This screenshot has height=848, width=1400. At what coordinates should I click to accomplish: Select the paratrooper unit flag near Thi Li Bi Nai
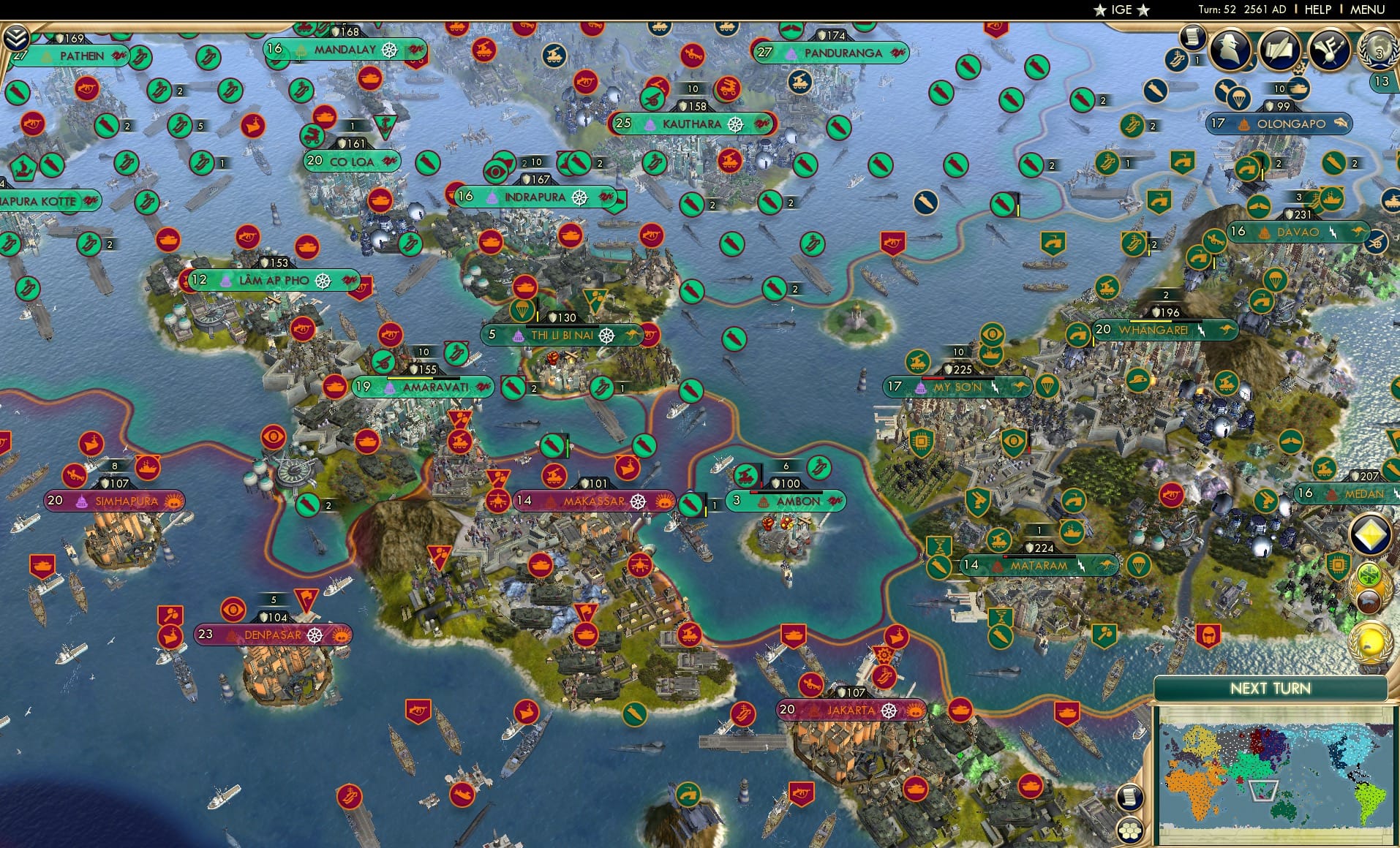[x=521, y=311]
